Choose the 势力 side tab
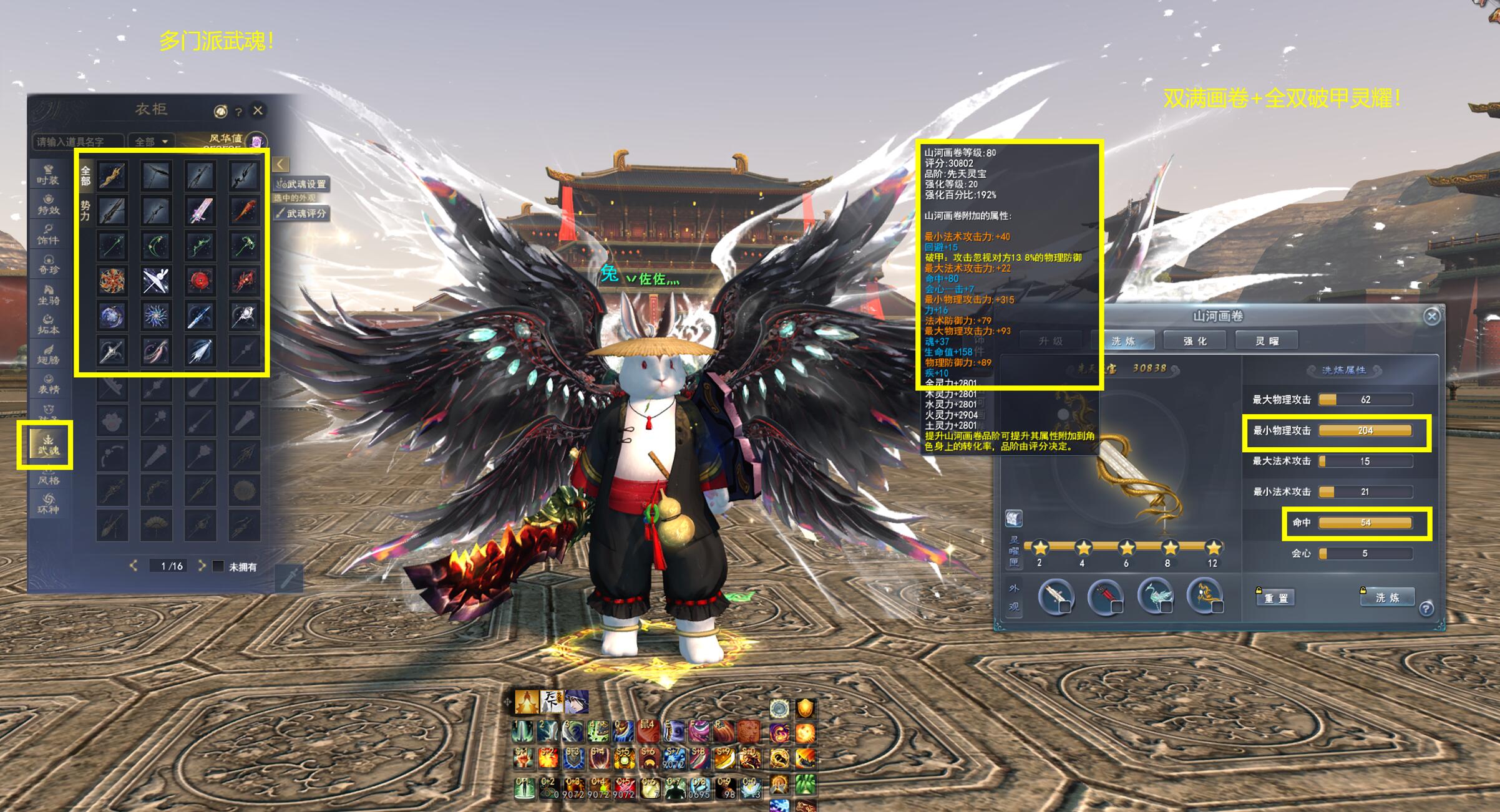The image size is (1500, 812). (x=85, y=210)
